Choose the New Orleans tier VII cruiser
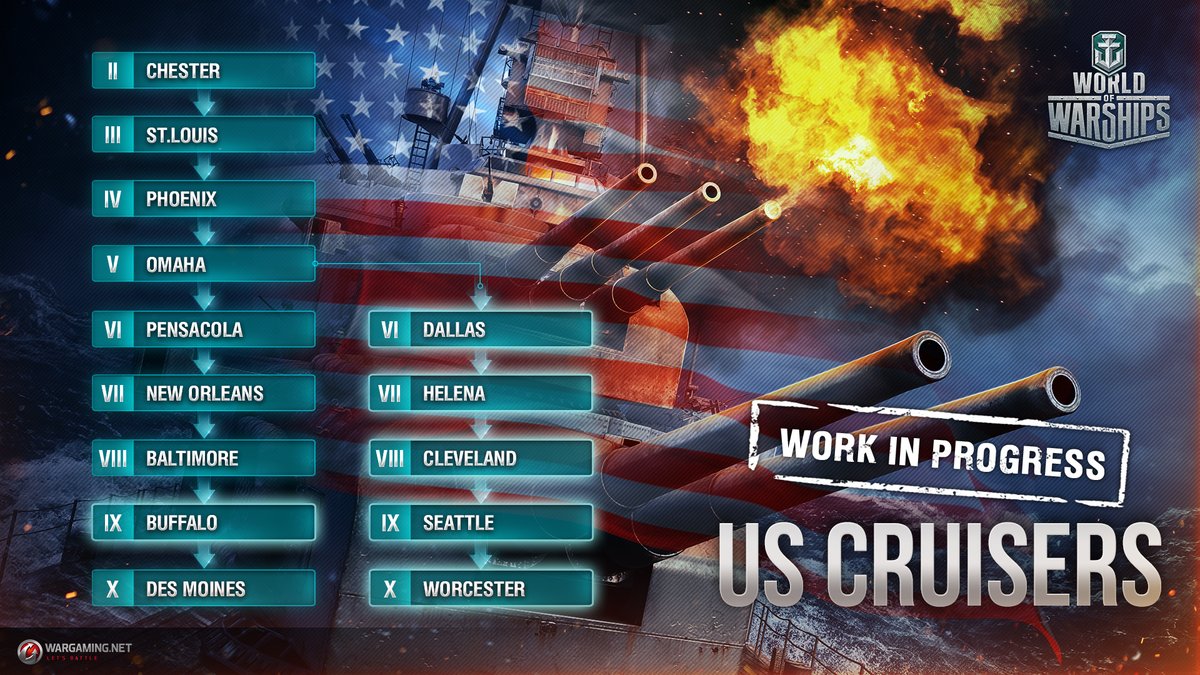This screenshot has width=1200, height=675. [204, 393]
